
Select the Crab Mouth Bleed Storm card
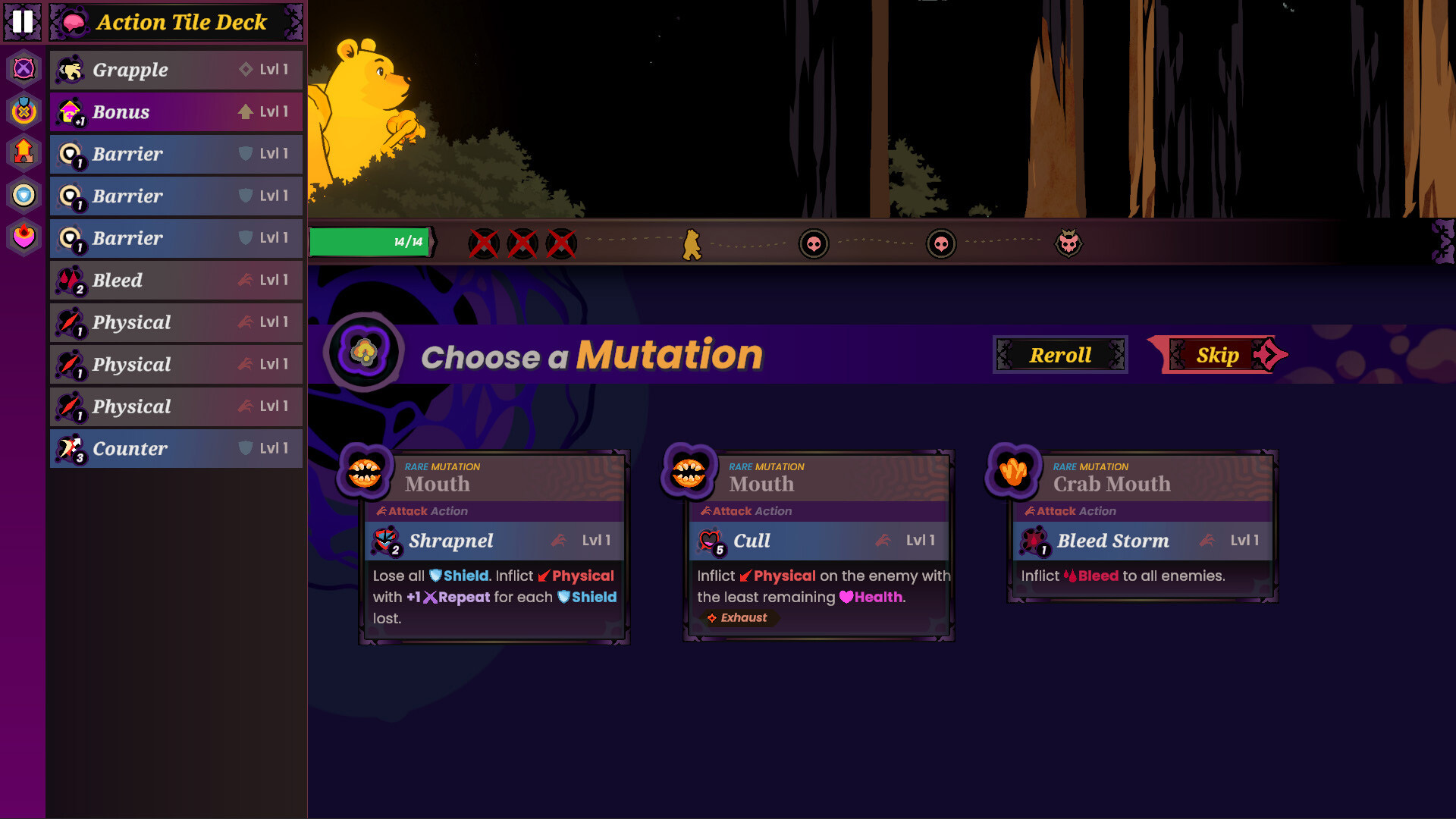[x=1142, y=527]
